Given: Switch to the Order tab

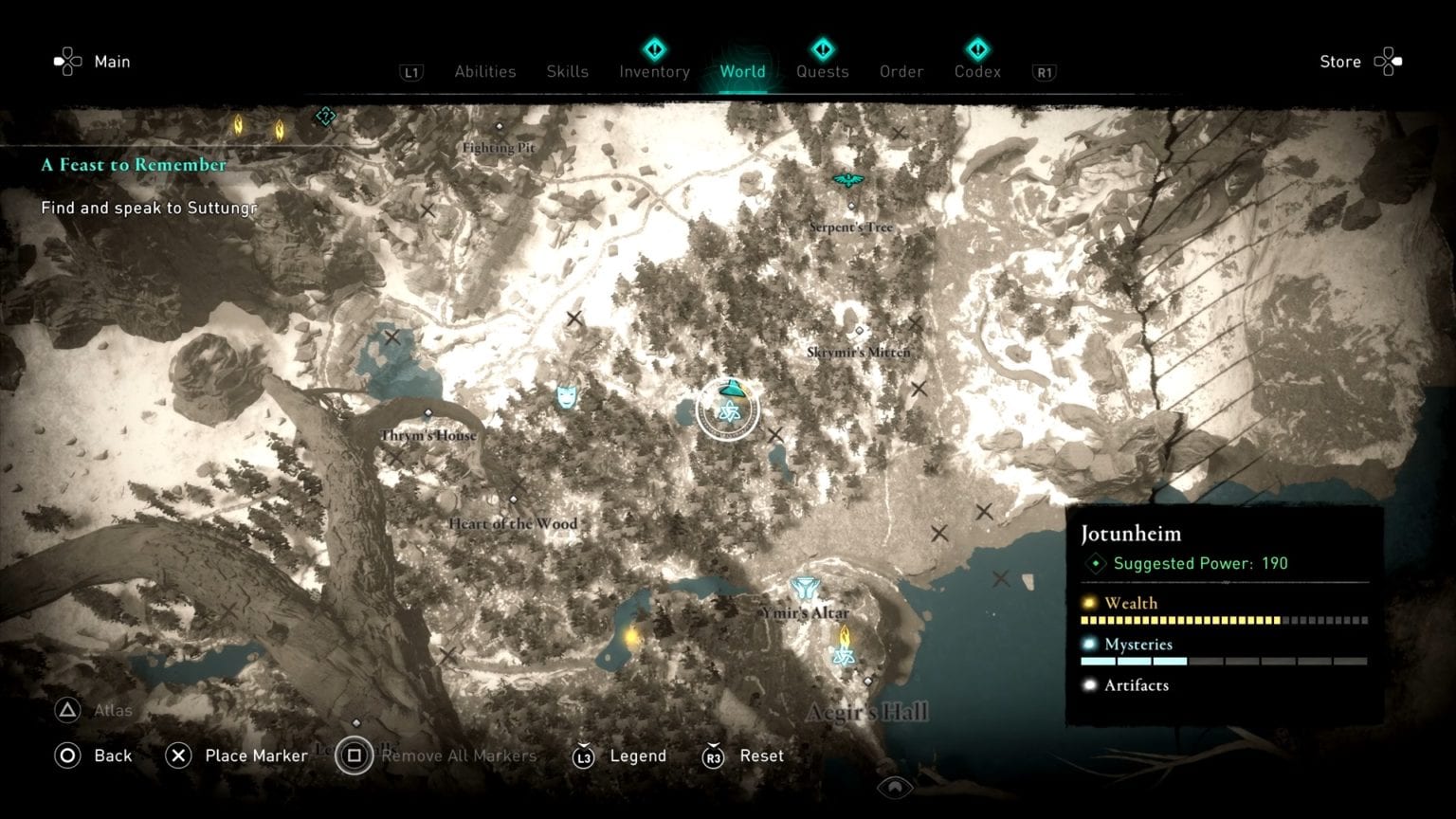Looking at the screenshot, I should click(901, 72).
